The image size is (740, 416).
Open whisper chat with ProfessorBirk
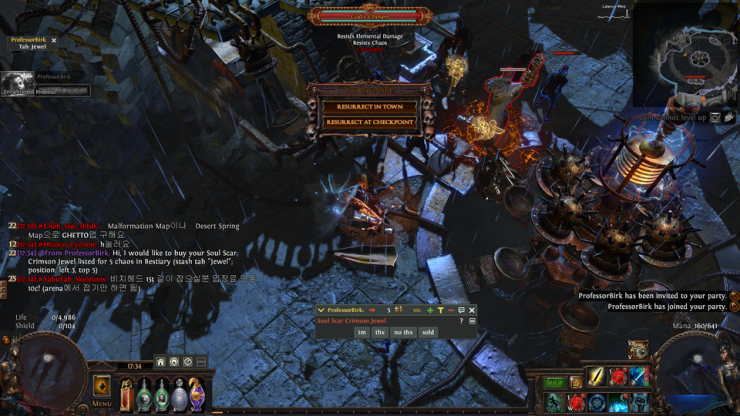coord(461,310)
